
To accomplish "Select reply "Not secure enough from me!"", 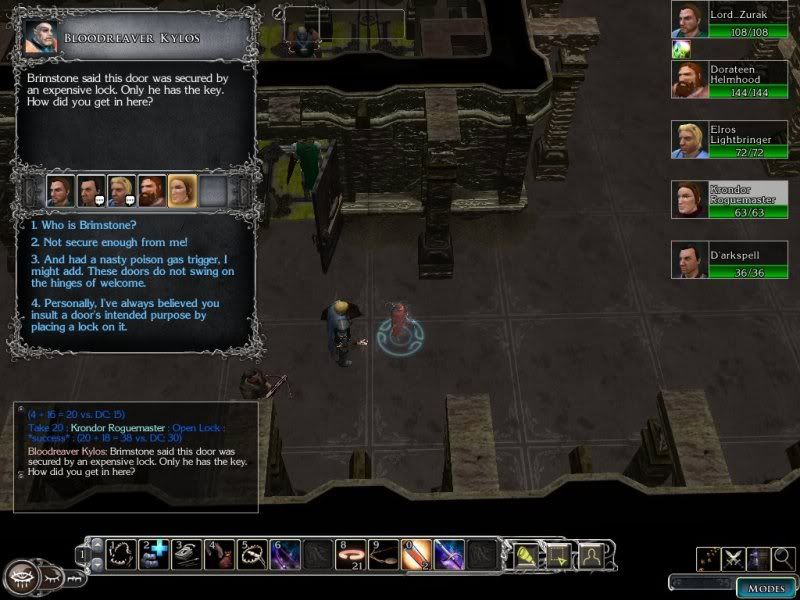I will 96,243.
